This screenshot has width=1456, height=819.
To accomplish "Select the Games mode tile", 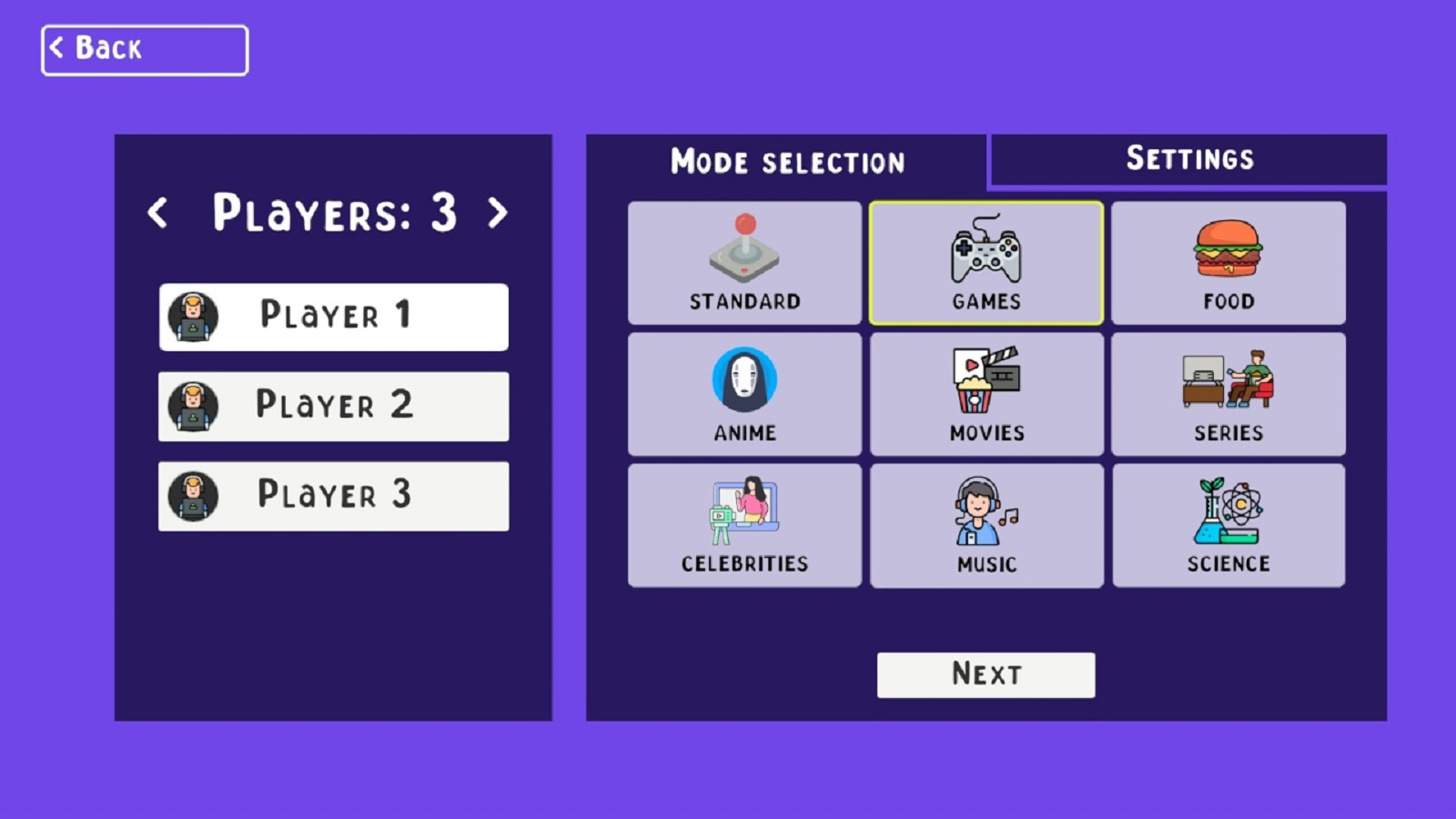I will tap(986, 262).
